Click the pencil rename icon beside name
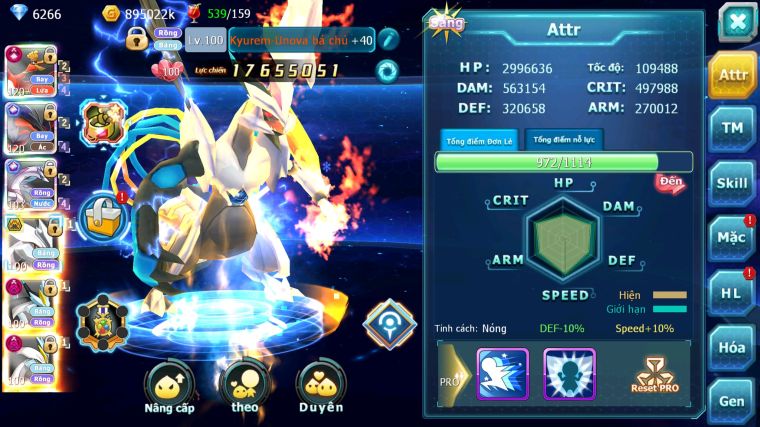This screenshot has width=760, height=427. pos(388,40)
